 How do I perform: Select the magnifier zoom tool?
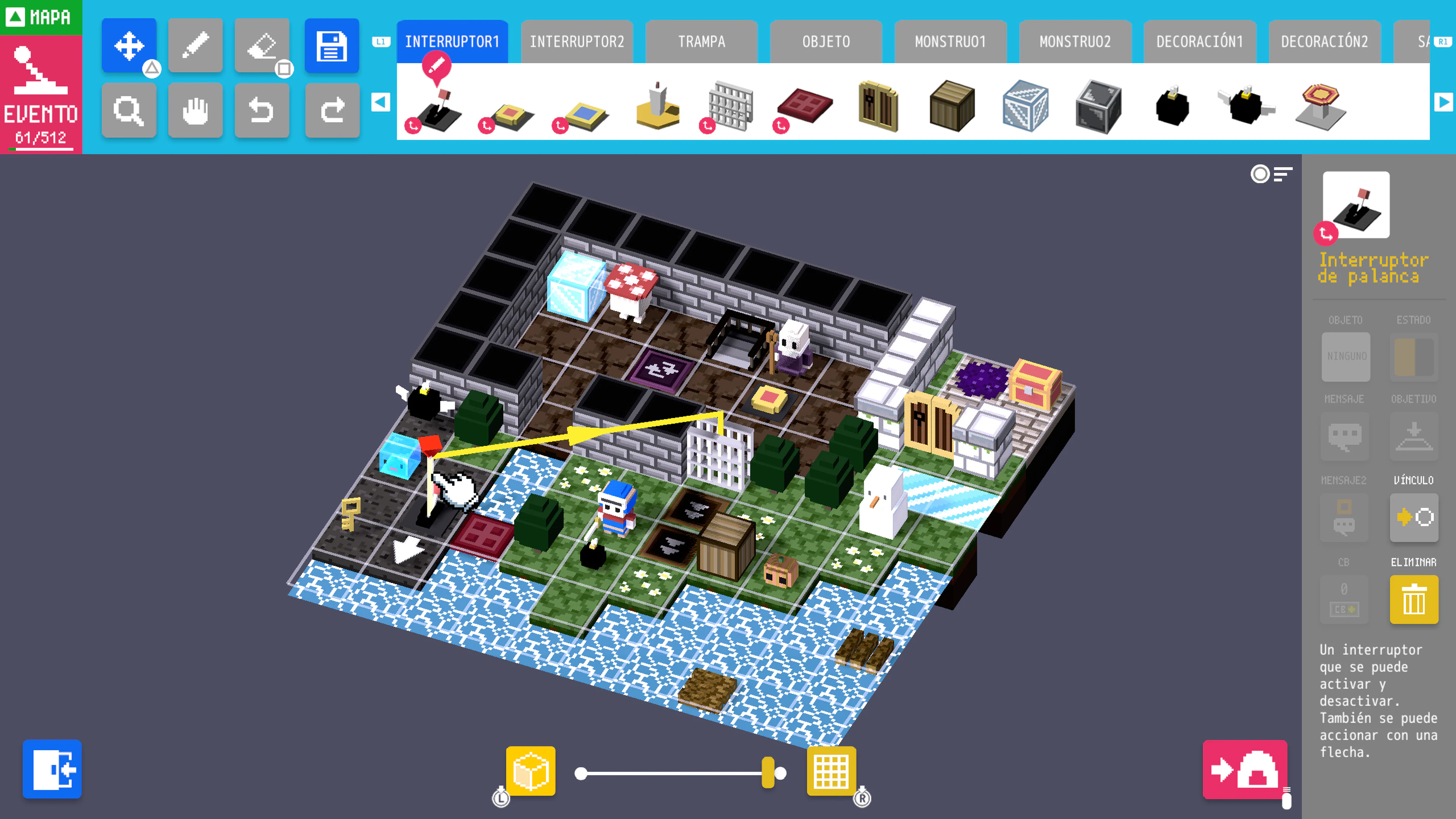[129, 111]
